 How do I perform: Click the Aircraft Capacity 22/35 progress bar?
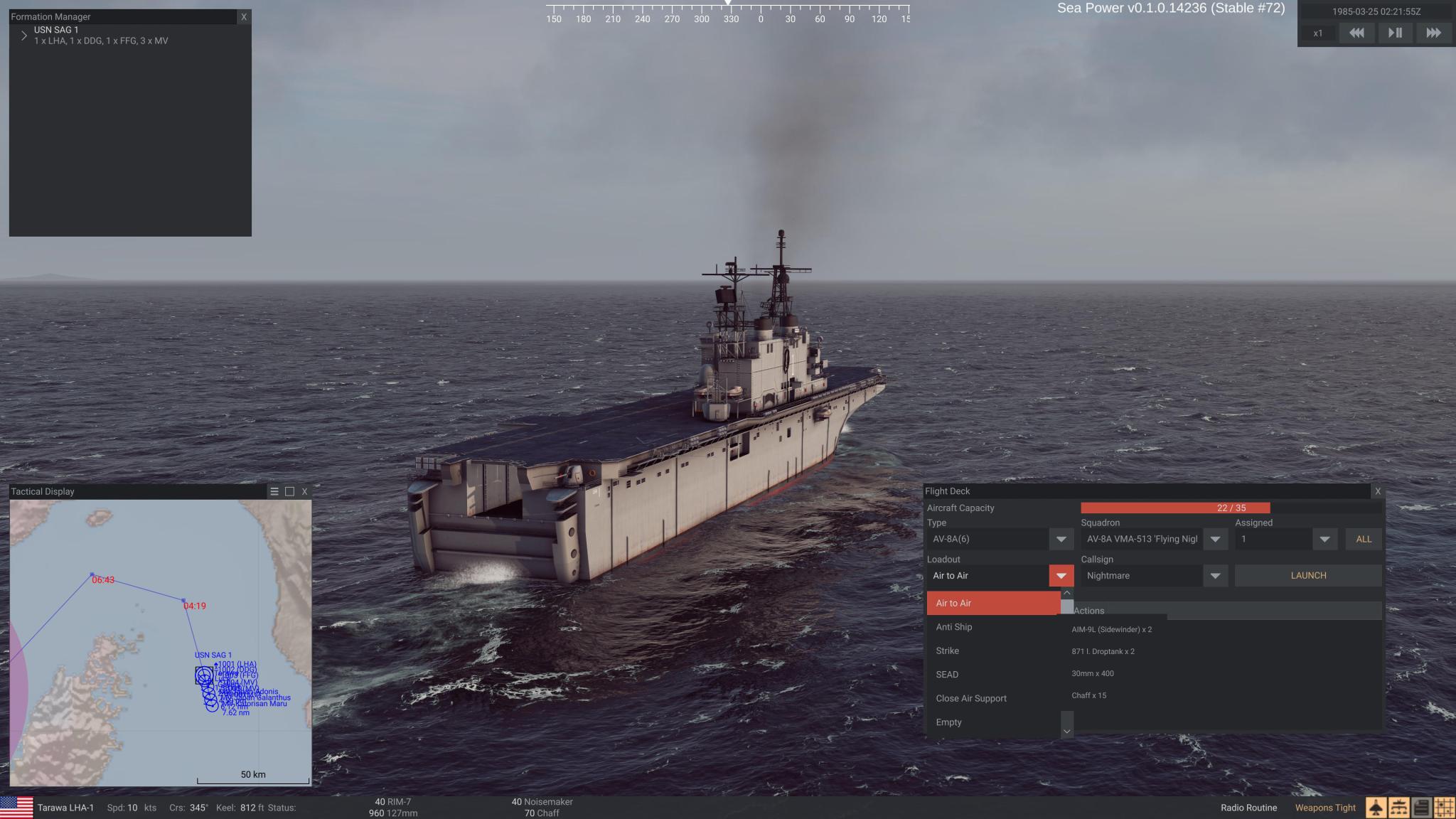[x=1175, y=508]
